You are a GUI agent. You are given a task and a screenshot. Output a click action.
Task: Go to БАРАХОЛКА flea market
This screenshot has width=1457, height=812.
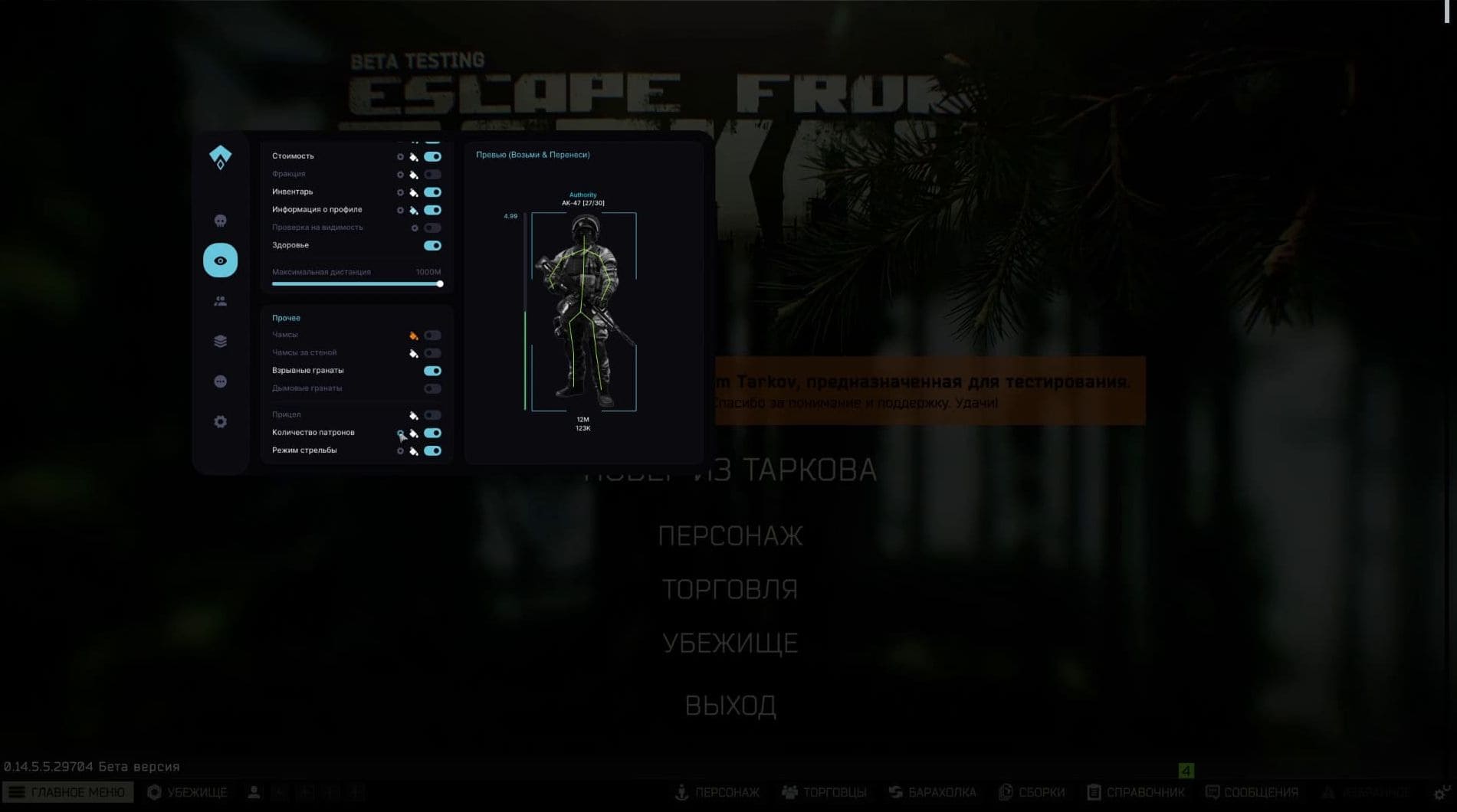[x=932, y=792]
